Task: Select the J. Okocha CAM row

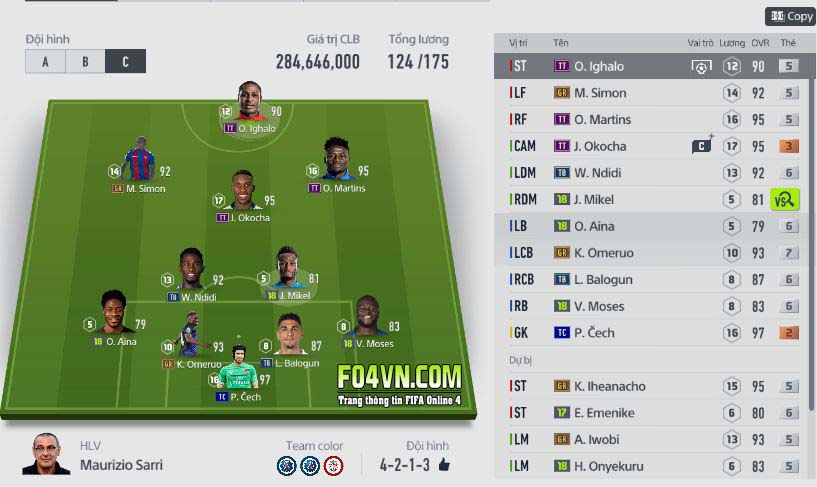Action: click(x=600, y=146)
